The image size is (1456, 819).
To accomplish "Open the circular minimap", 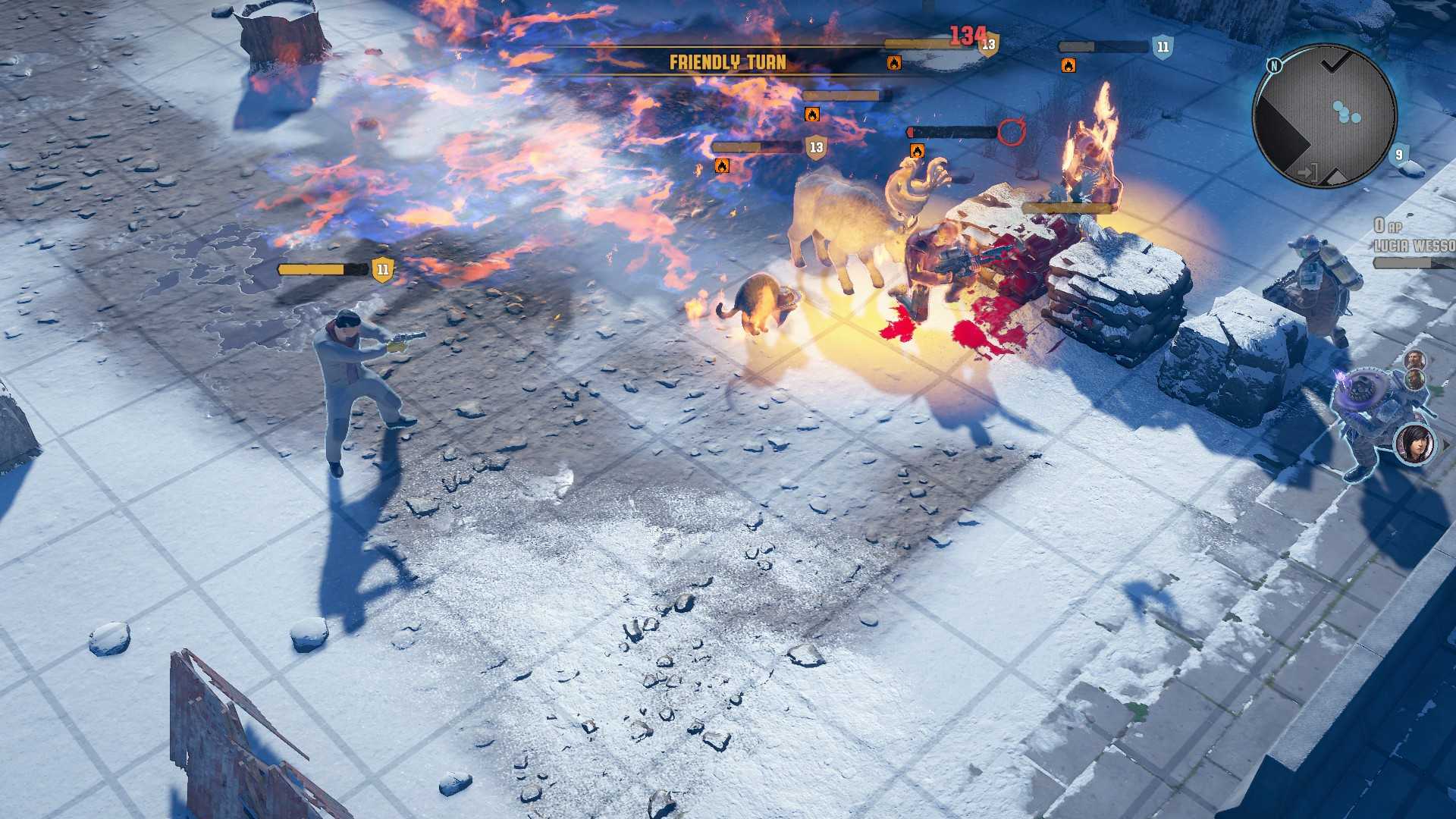I will [1324, 115].
